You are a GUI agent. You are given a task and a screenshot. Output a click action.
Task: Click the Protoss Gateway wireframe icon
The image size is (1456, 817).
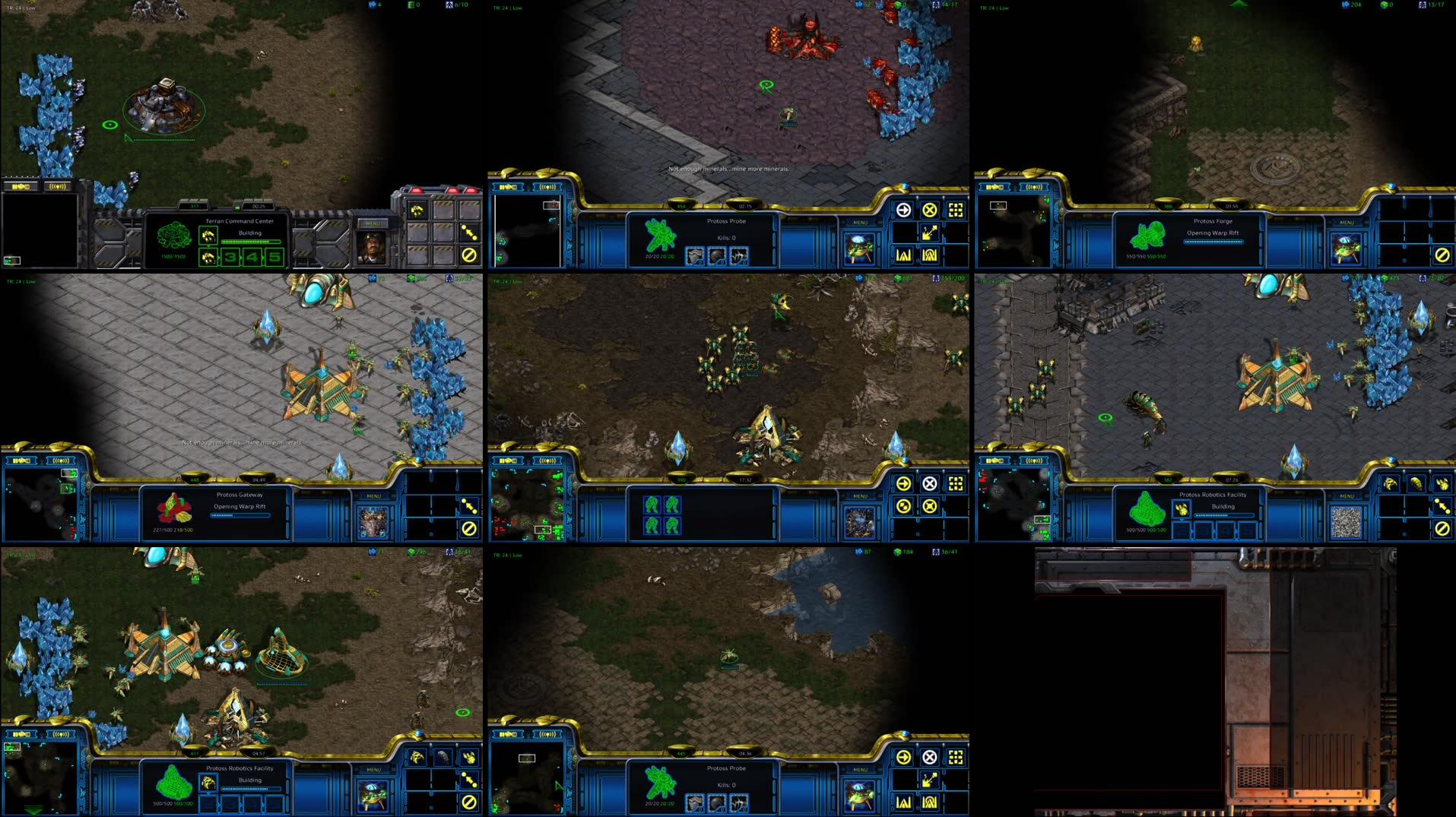point(174,509)
